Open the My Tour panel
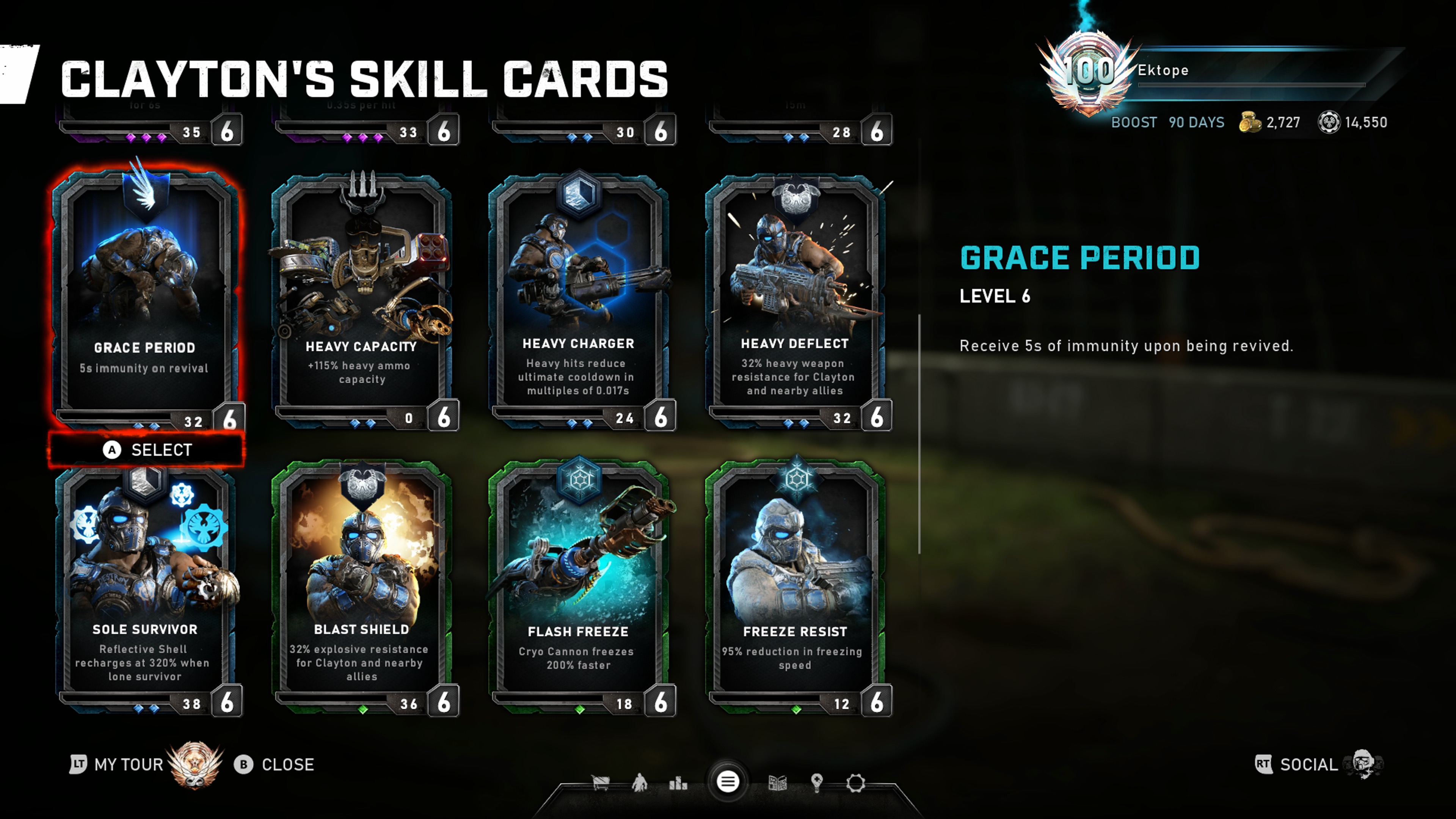The height and width of the screenshot is (819, 1456). tap(127, 765)
